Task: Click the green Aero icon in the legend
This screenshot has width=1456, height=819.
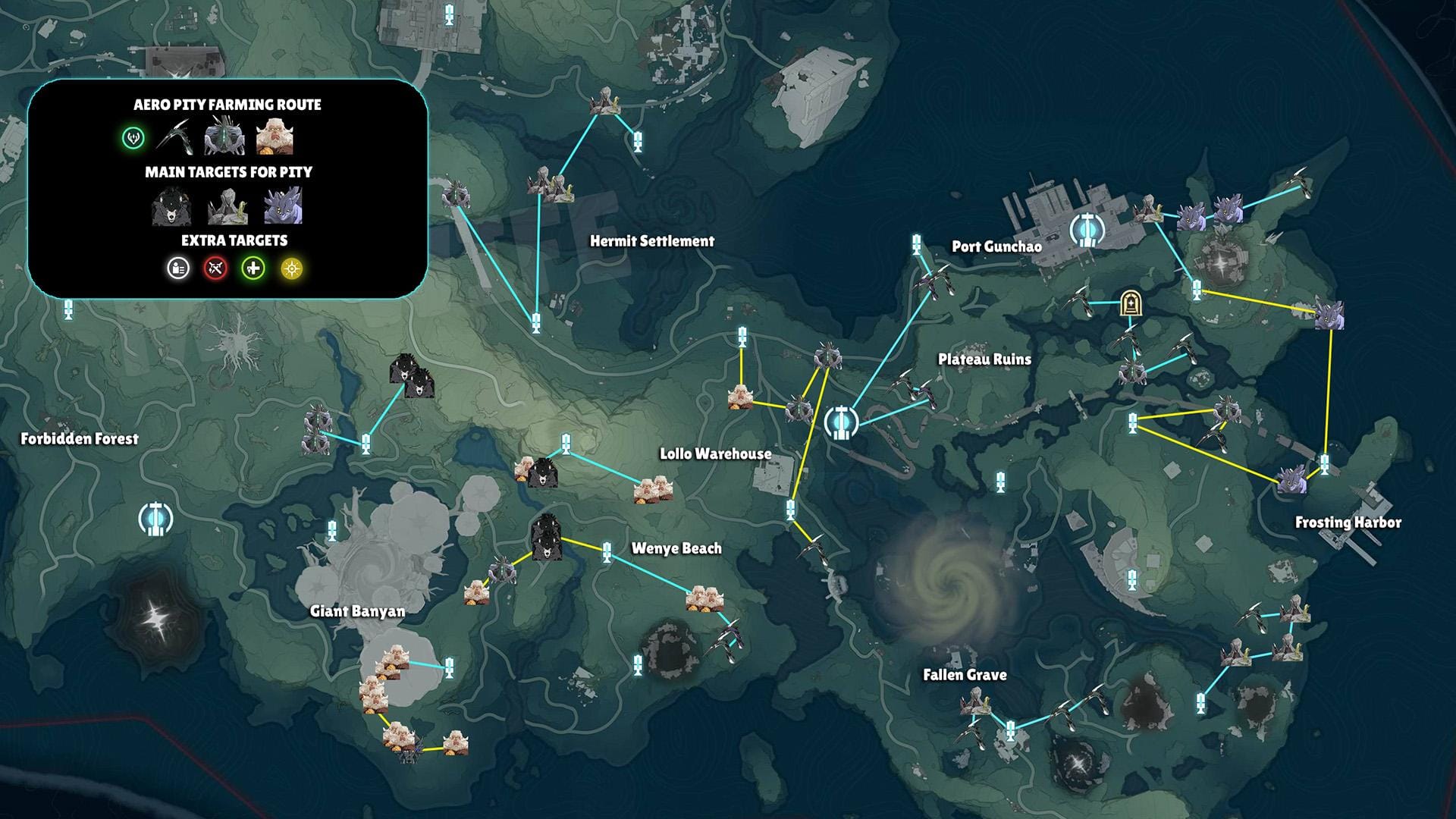Action: 133,138
